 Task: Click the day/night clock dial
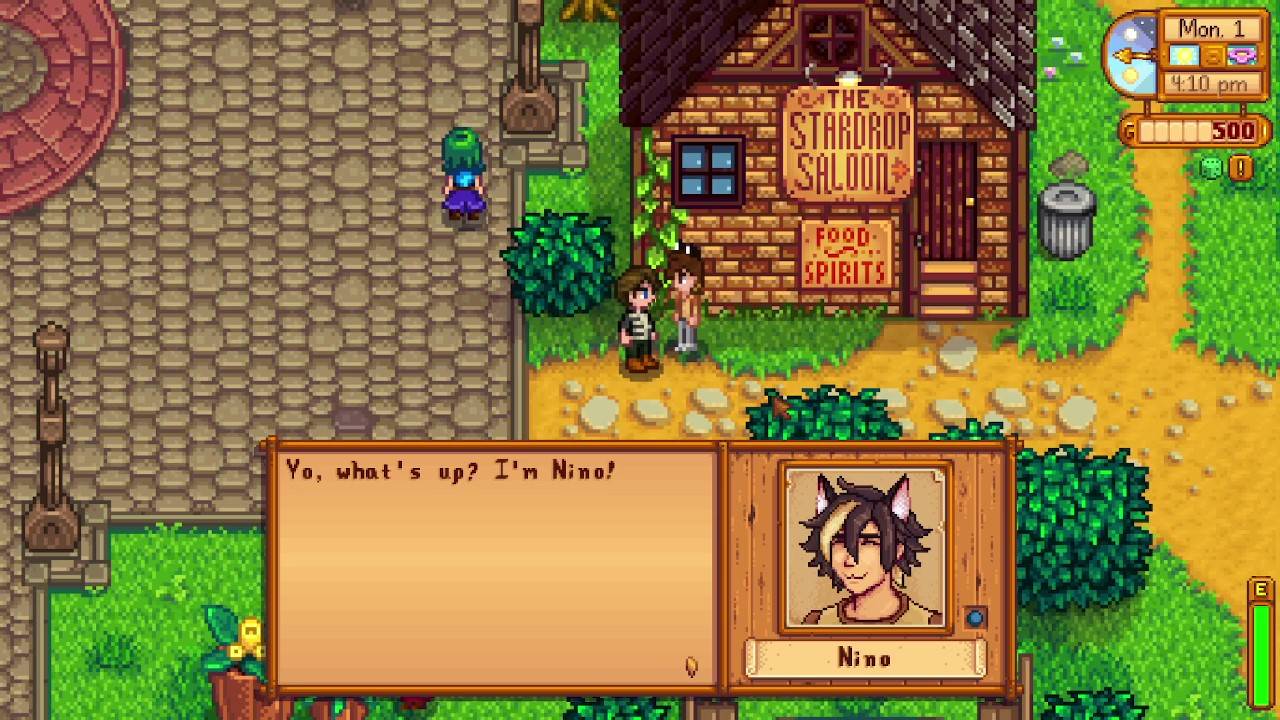click(1135, 55)
